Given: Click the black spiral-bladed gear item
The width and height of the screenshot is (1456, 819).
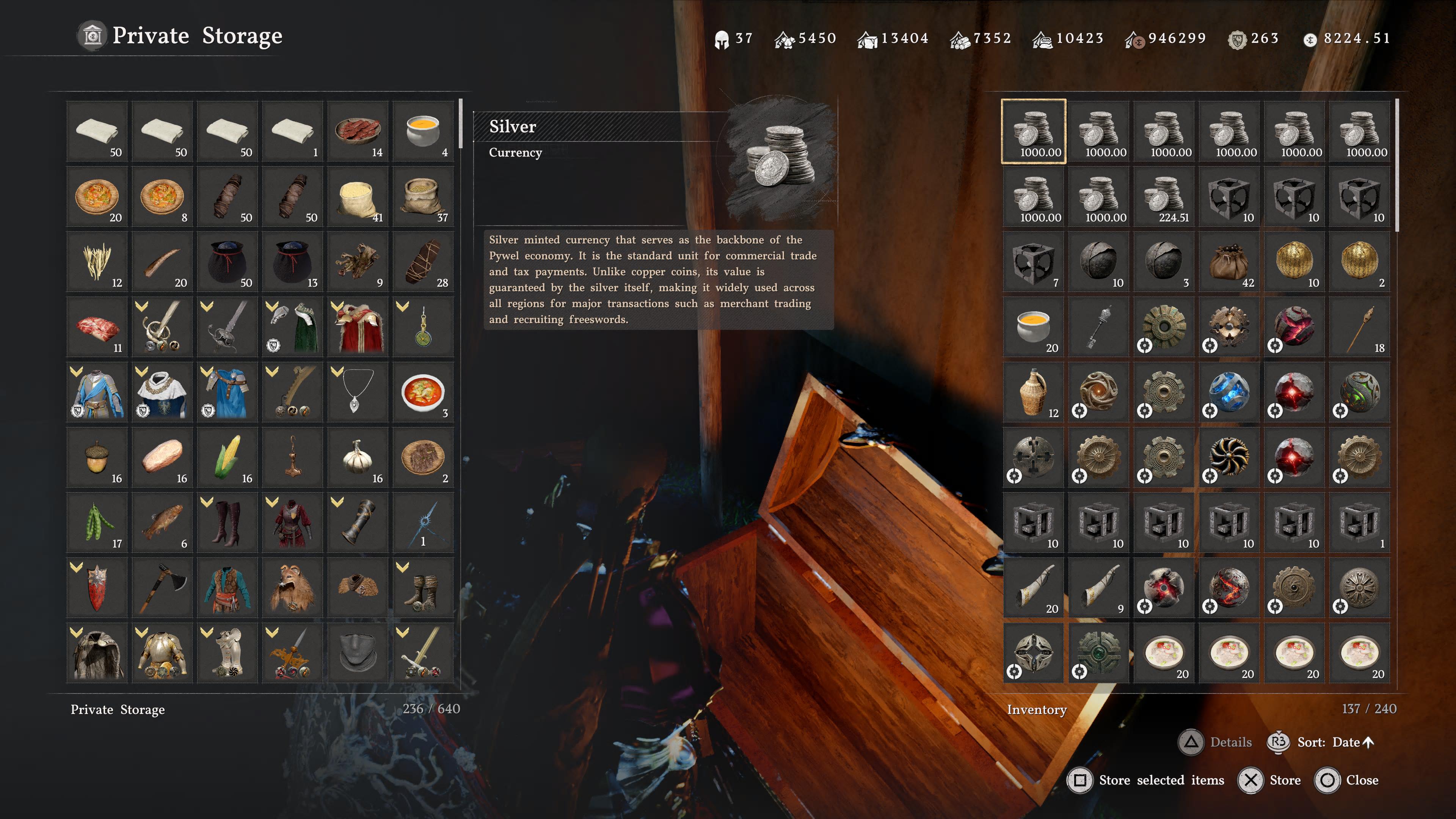Looking at the screenshot, I should [1229, 457].
